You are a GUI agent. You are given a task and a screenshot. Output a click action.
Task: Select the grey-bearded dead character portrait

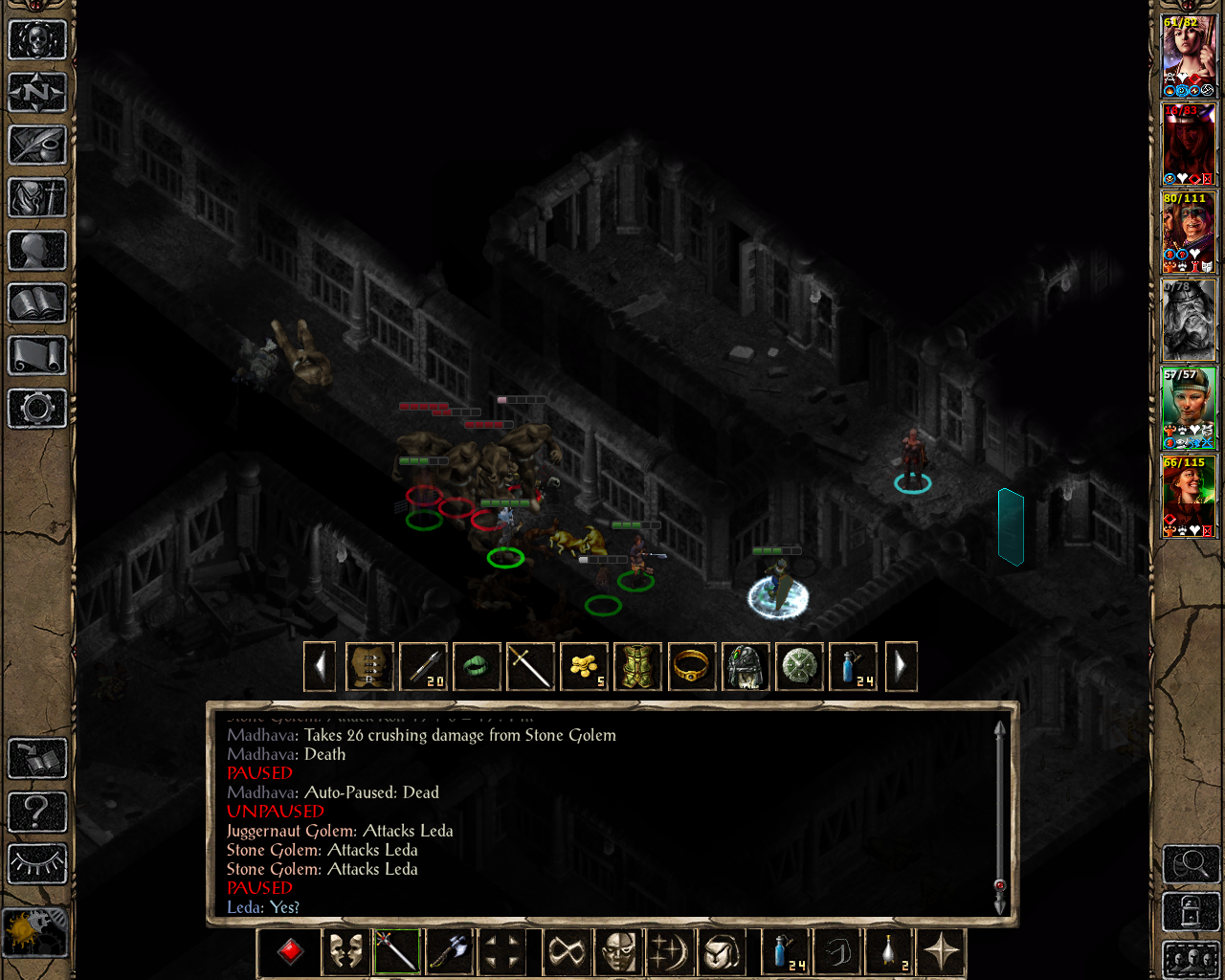click(x=1188, y=320)
